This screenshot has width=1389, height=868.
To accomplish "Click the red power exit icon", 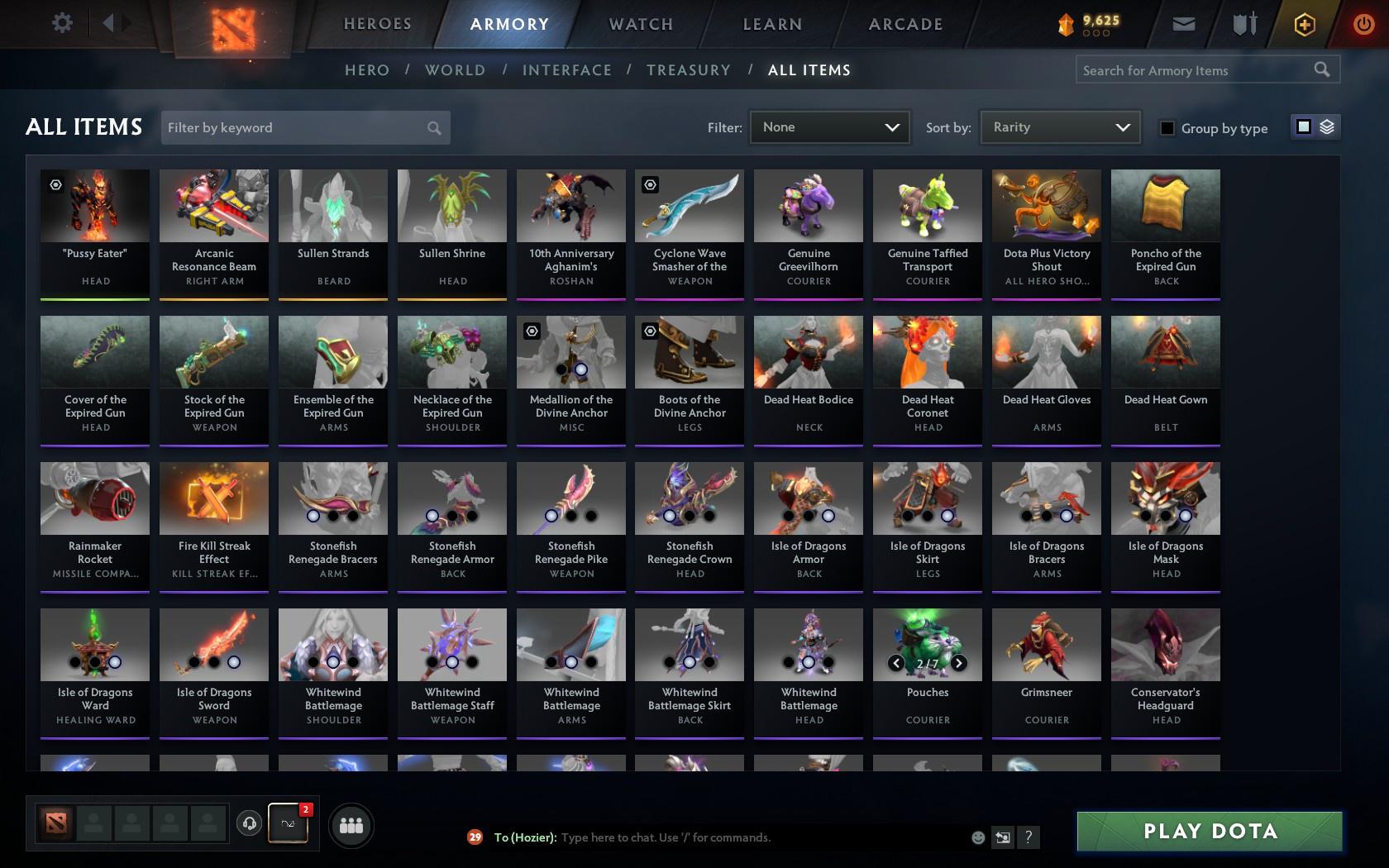I will [x=1363, y=23].
